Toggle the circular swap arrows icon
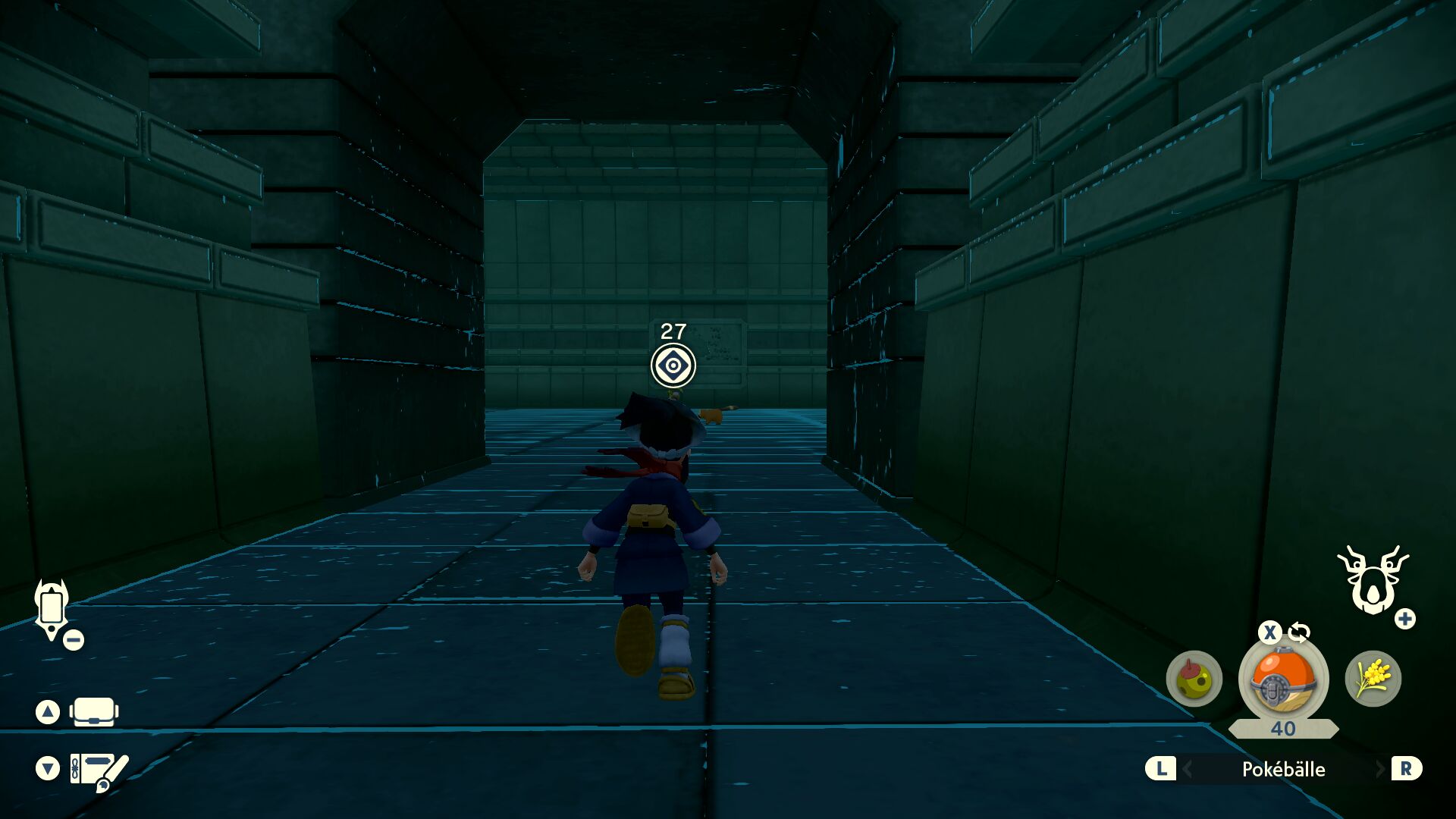The height and width of the screenshot is (819, 1456). click(1299, 632)
